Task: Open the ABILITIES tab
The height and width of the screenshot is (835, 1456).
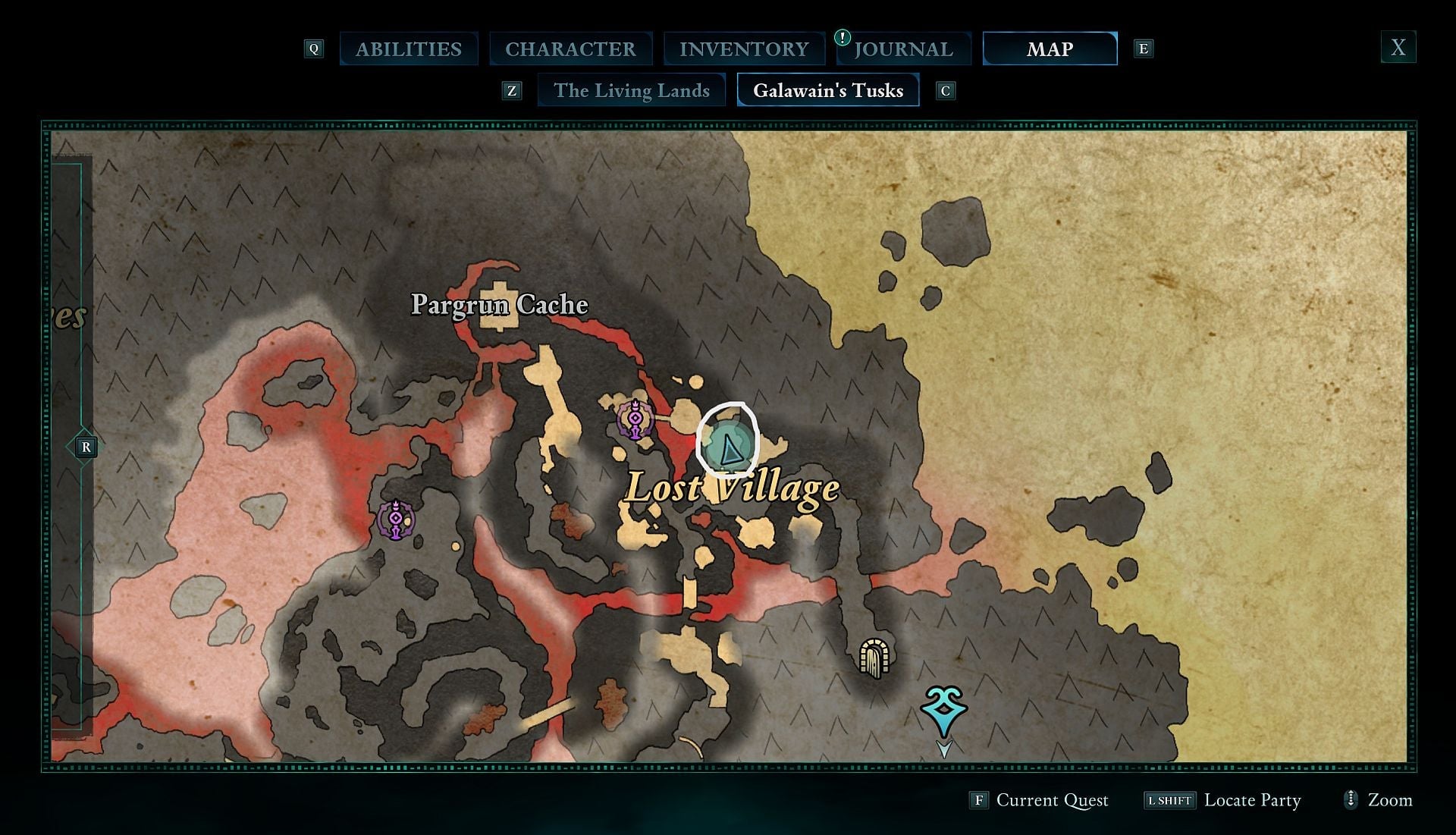Action: point(408,49)
